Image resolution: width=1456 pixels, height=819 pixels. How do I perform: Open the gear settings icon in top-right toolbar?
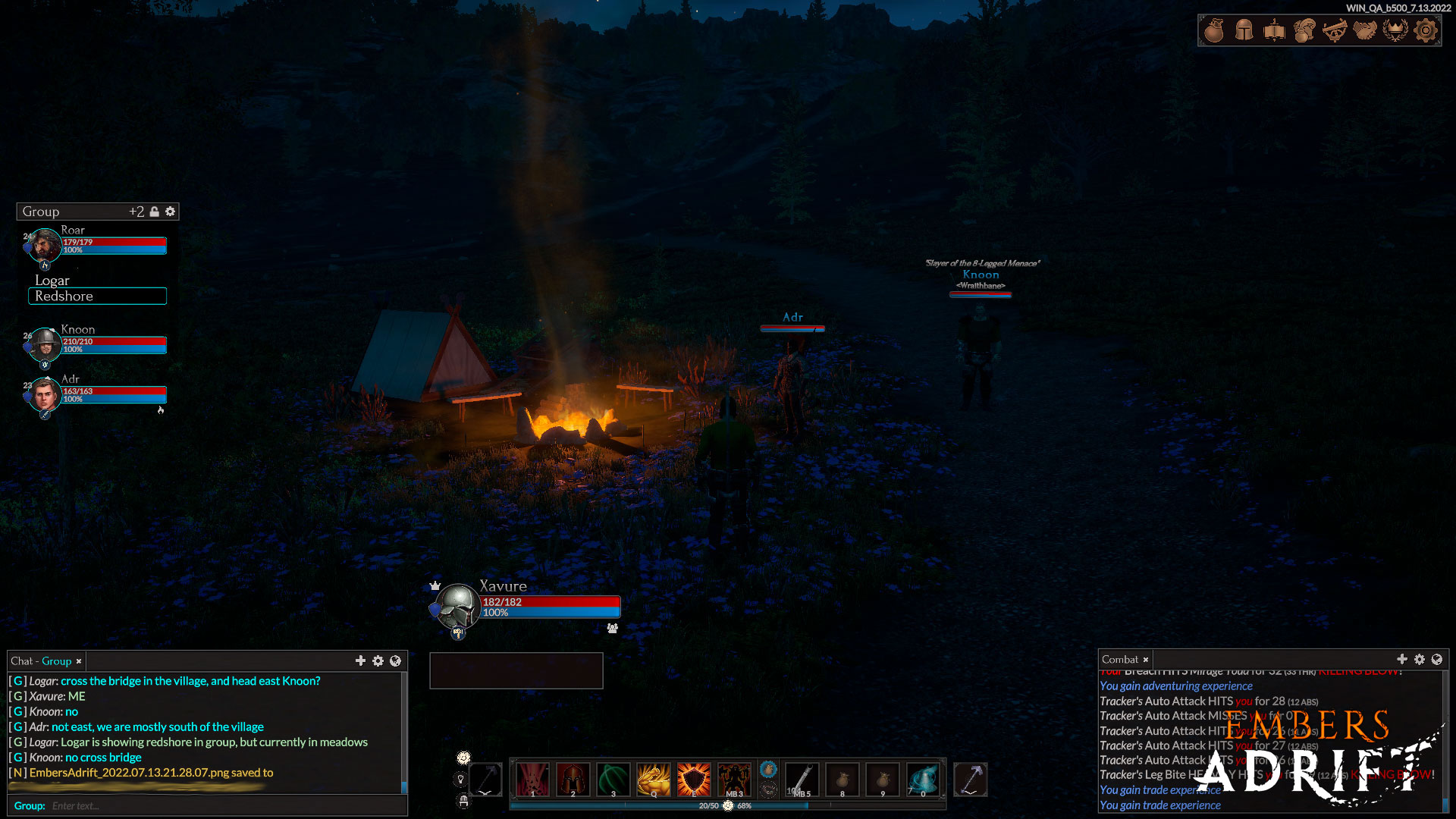tap(1426, 30)
